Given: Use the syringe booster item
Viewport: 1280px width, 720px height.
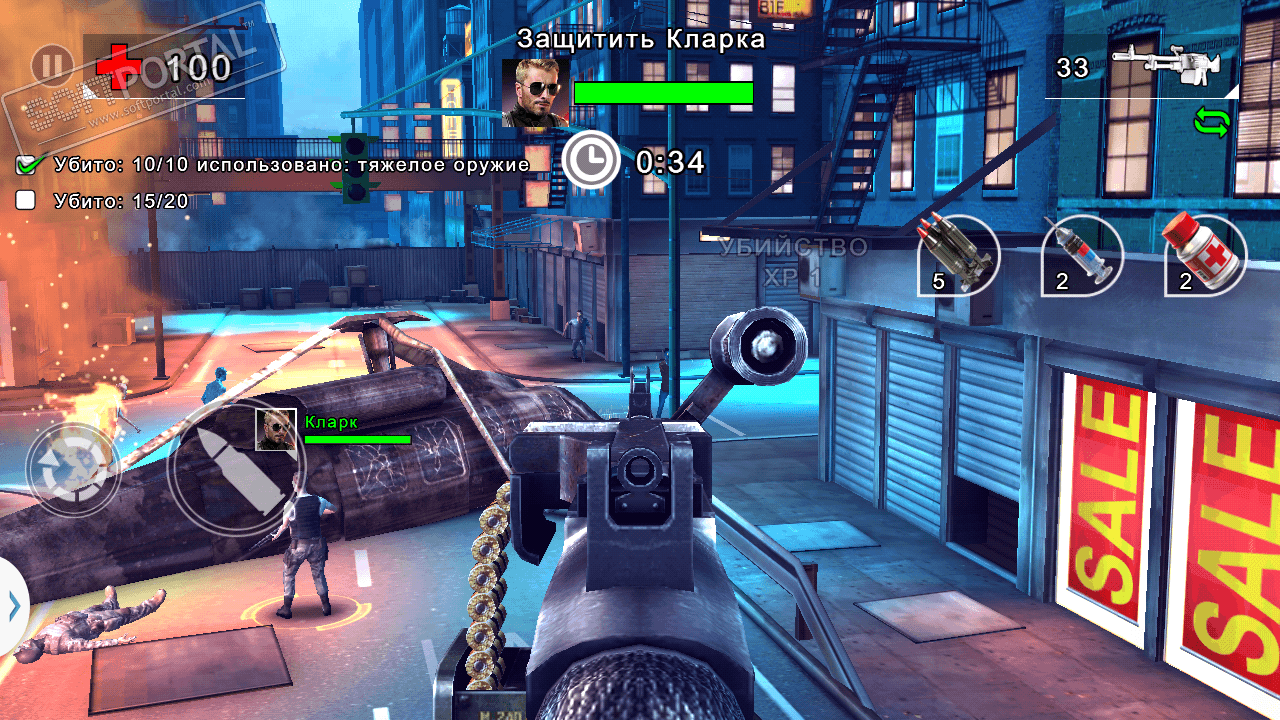Looking at the screenshot, I should [x=1081, y=256].
